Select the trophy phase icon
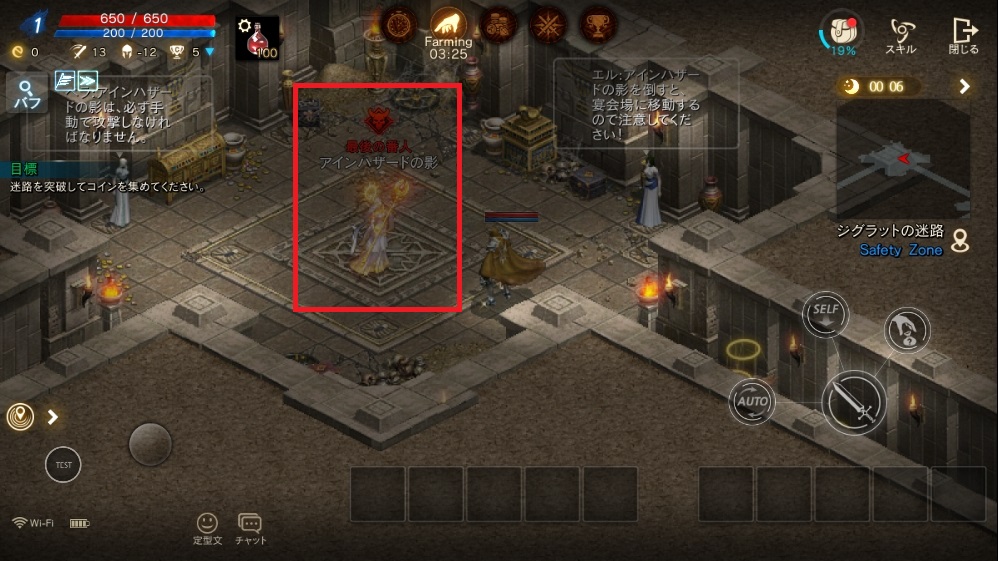 [x=598, y=25]
